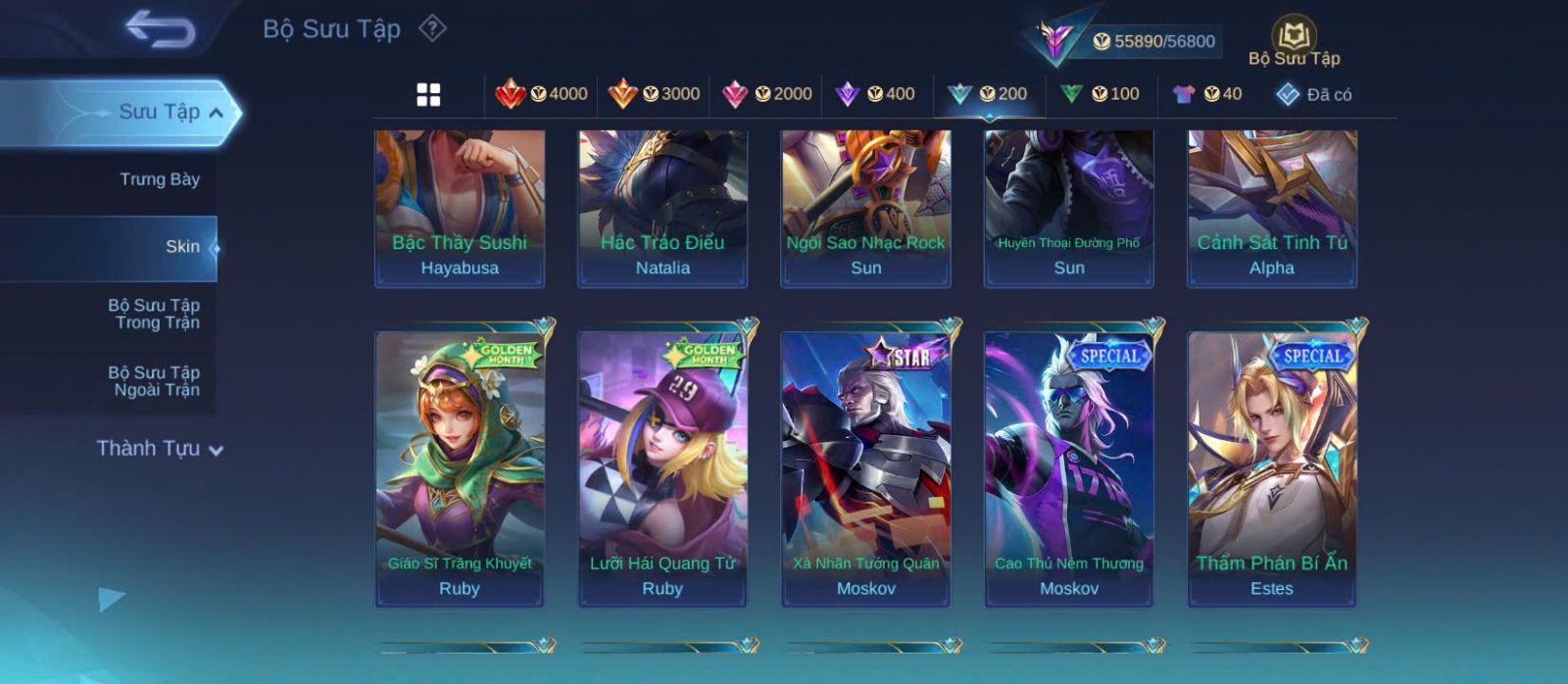Toggle the Đã có owned filter

[x=1314, y=95]
